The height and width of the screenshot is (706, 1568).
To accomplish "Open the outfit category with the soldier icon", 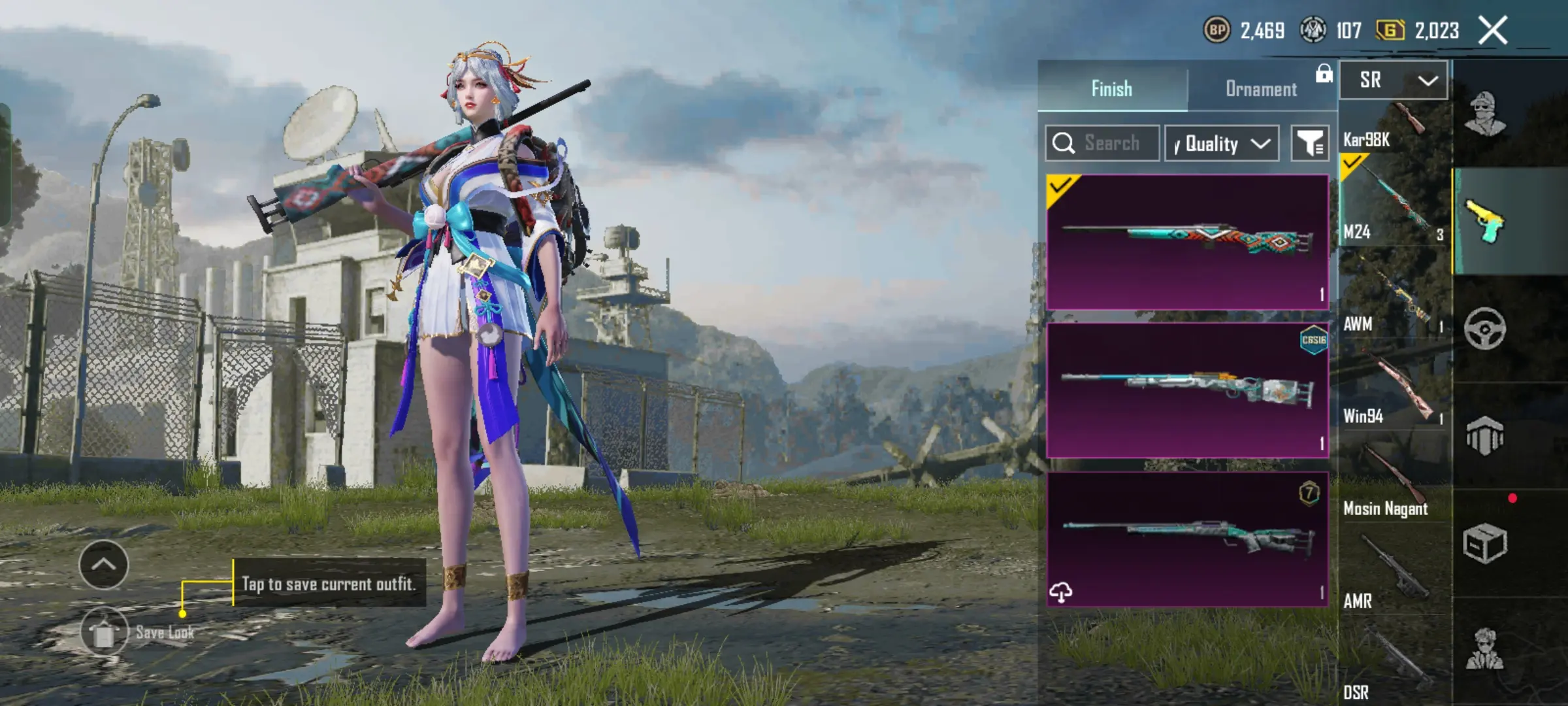I will 1484,114.
